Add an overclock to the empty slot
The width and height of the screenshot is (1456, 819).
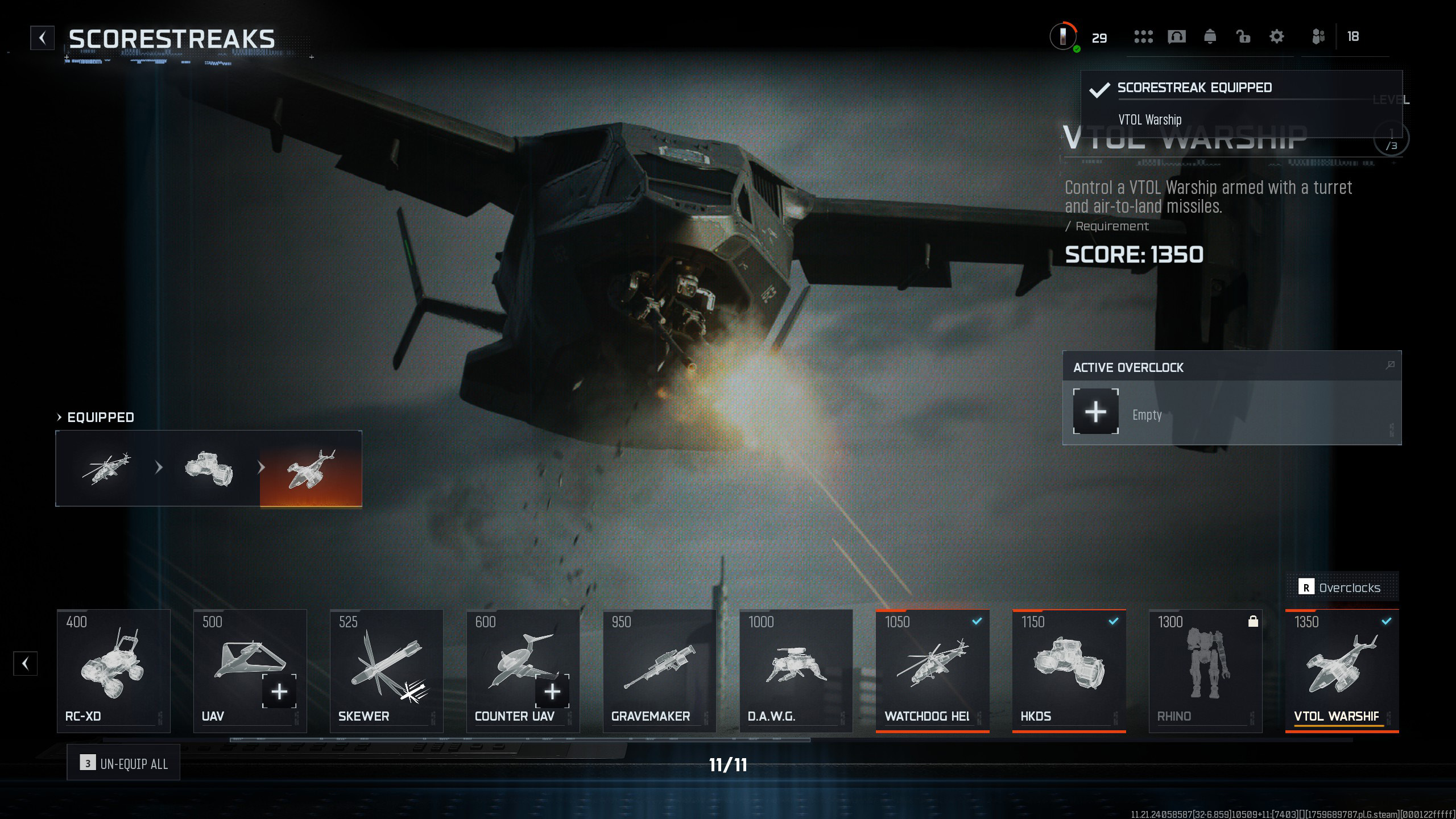[1095, 412]
